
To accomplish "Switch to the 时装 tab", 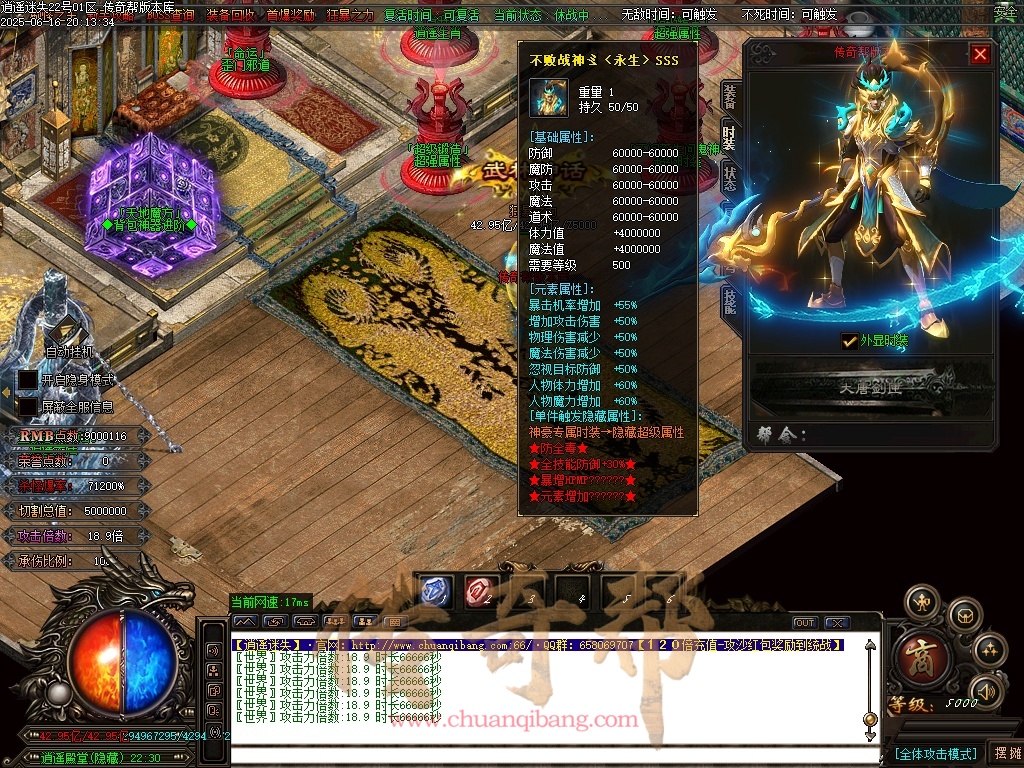I will 730,138.
